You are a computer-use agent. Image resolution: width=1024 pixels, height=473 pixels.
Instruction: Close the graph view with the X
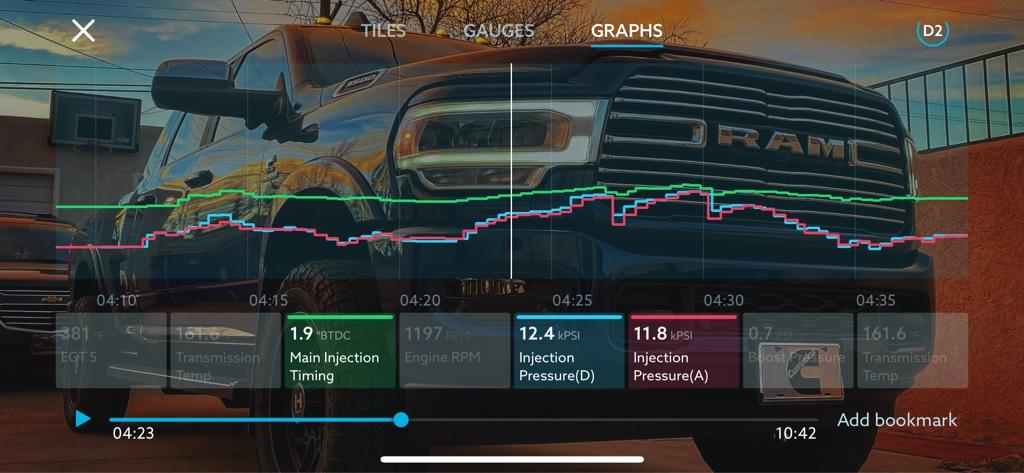83,30
